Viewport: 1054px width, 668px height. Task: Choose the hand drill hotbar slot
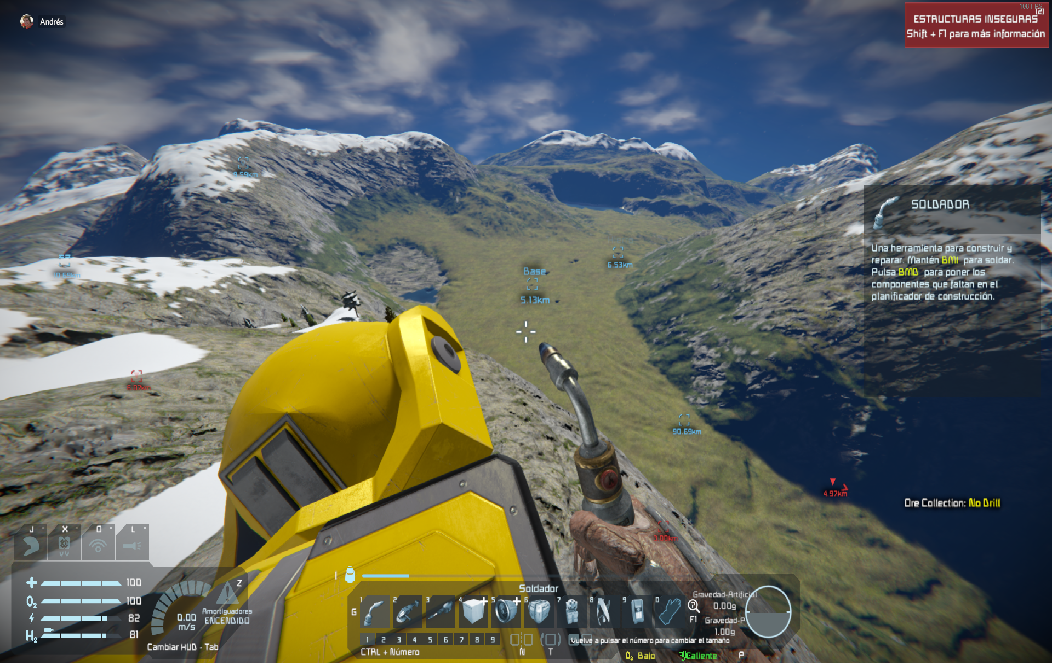pos(440,611)
